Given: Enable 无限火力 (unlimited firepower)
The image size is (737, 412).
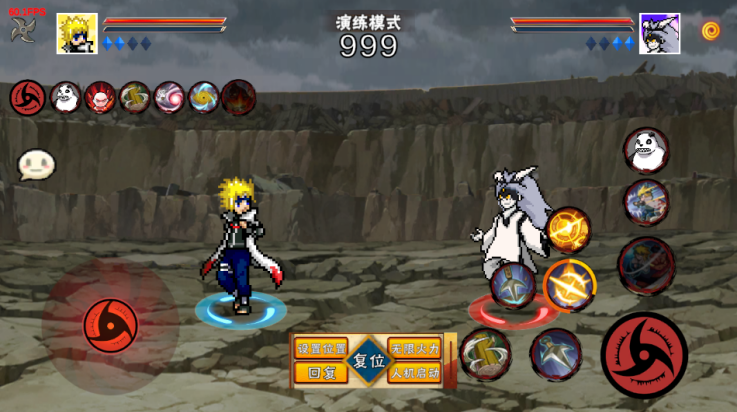Looking at the screenshot, I should (x=414, y=349).
